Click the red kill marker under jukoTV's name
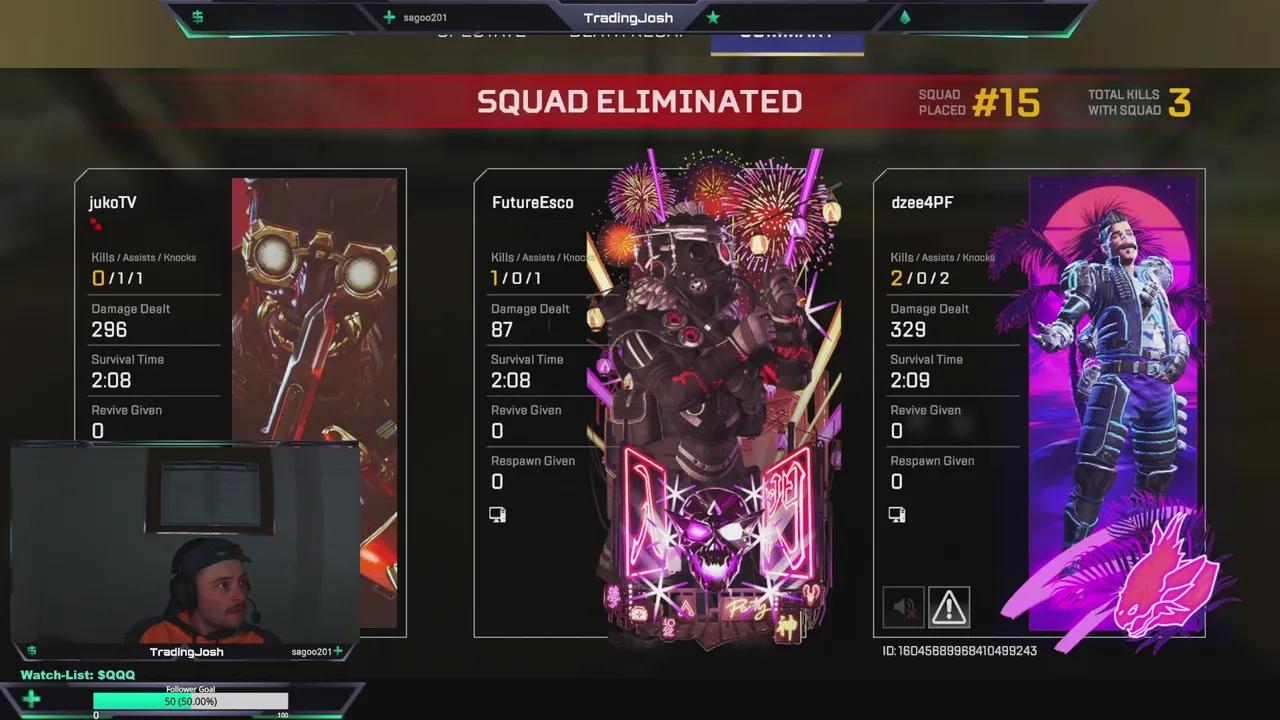Image resolution: width=1280 pixels, height=720 pixels. click(97, 226)
